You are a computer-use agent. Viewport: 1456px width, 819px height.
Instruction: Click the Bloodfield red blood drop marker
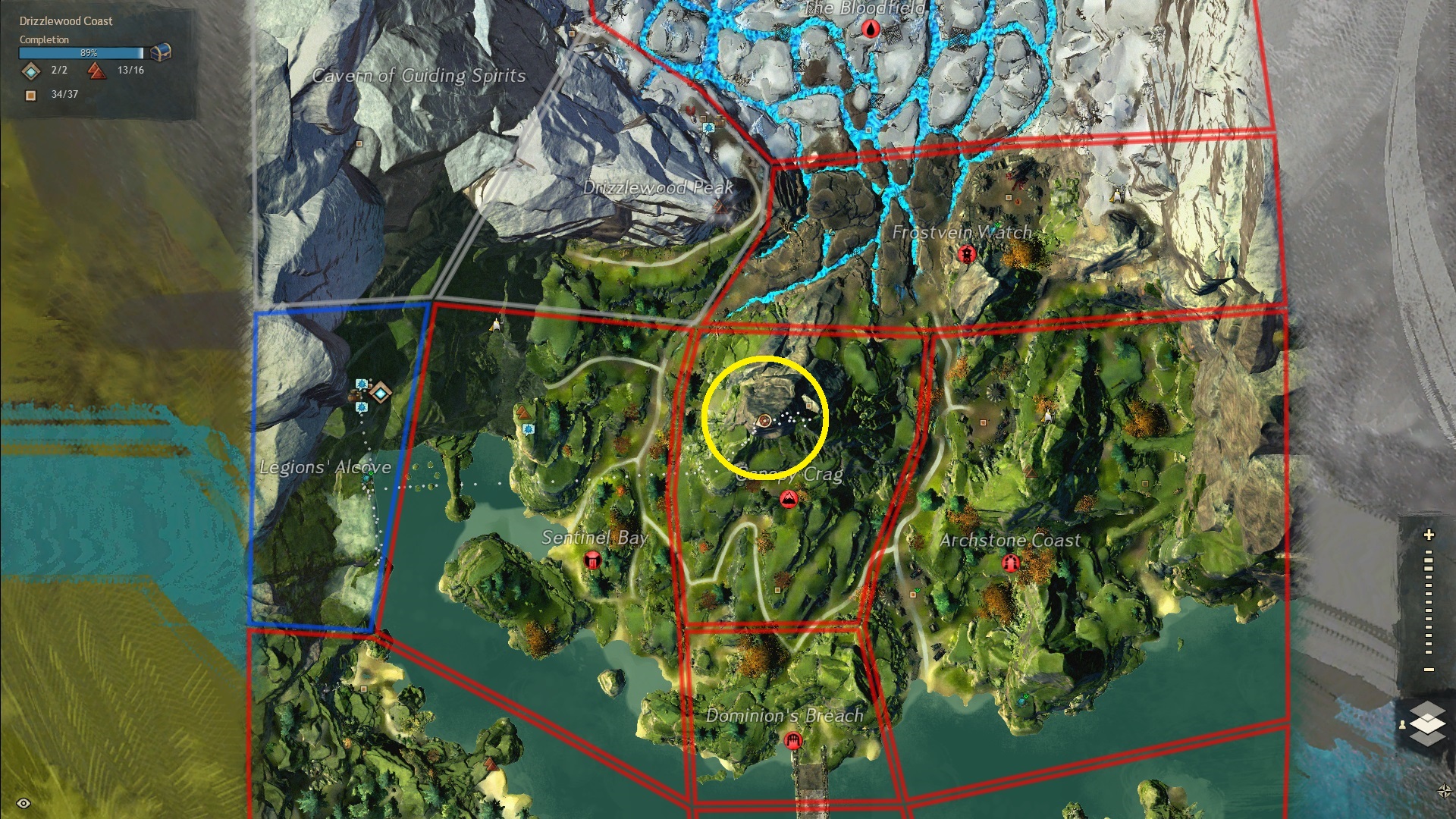click(x=871, y=30)
